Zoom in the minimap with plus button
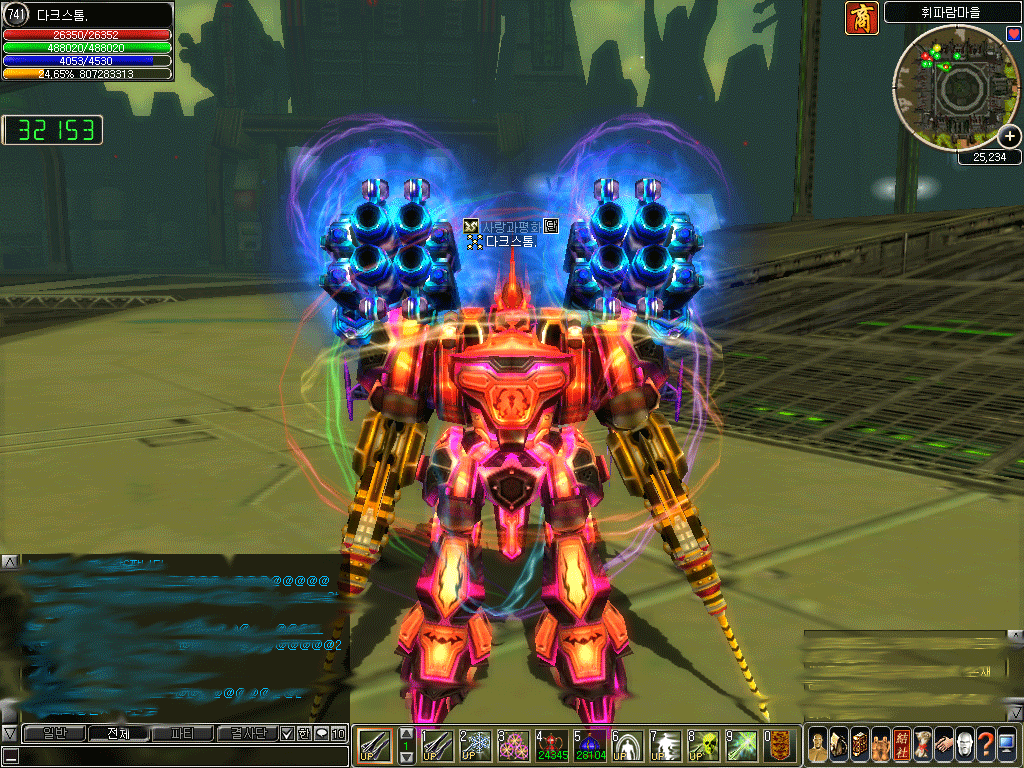This screenshot has width=1024, height=768. (x=1008, y=137)
